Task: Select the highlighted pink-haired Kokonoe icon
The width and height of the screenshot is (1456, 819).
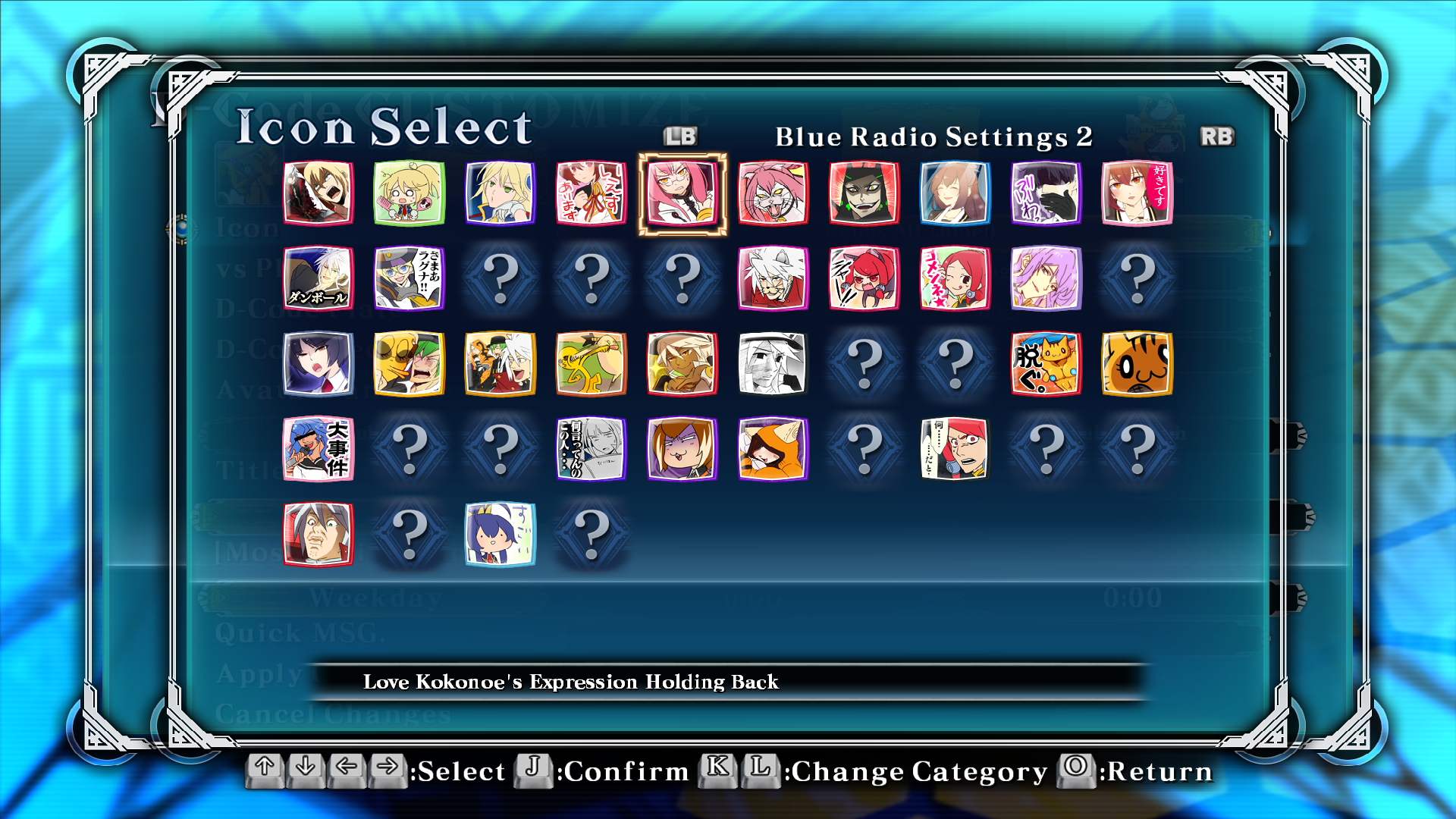Action: [682, 193]
